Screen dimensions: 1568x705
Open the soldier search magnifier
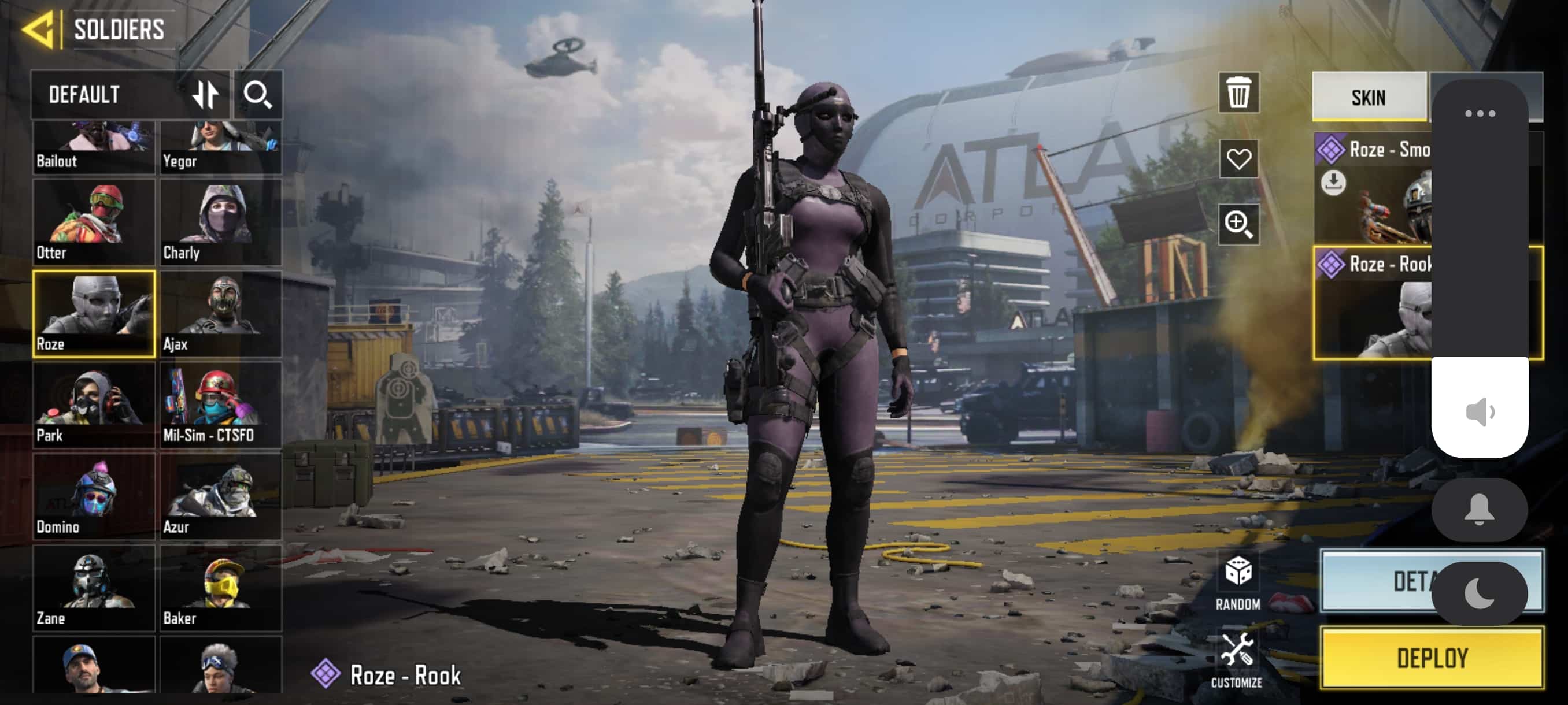257,95
